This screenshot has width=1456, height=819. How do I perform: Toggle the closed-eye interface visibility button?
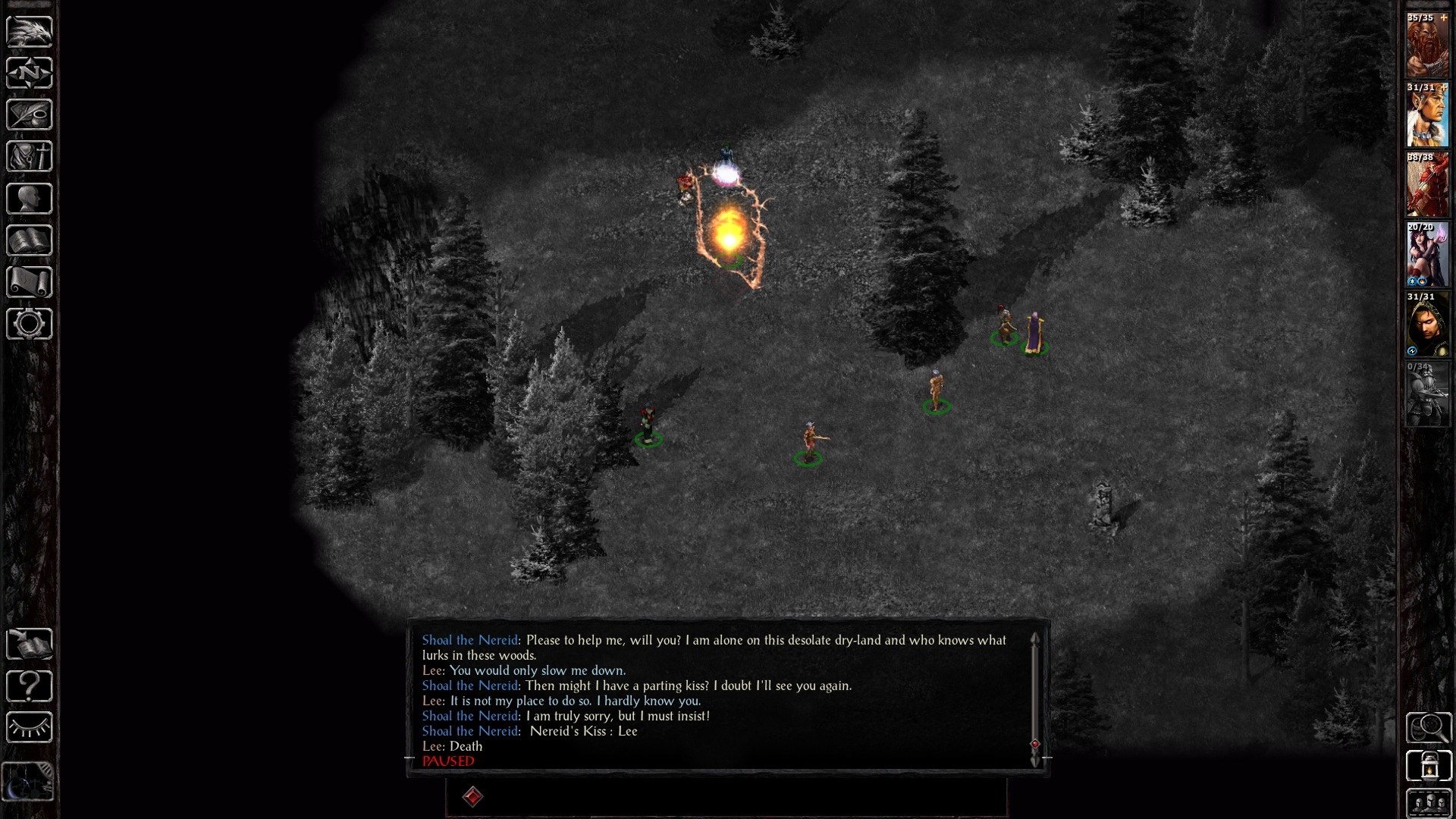[29, 728]
